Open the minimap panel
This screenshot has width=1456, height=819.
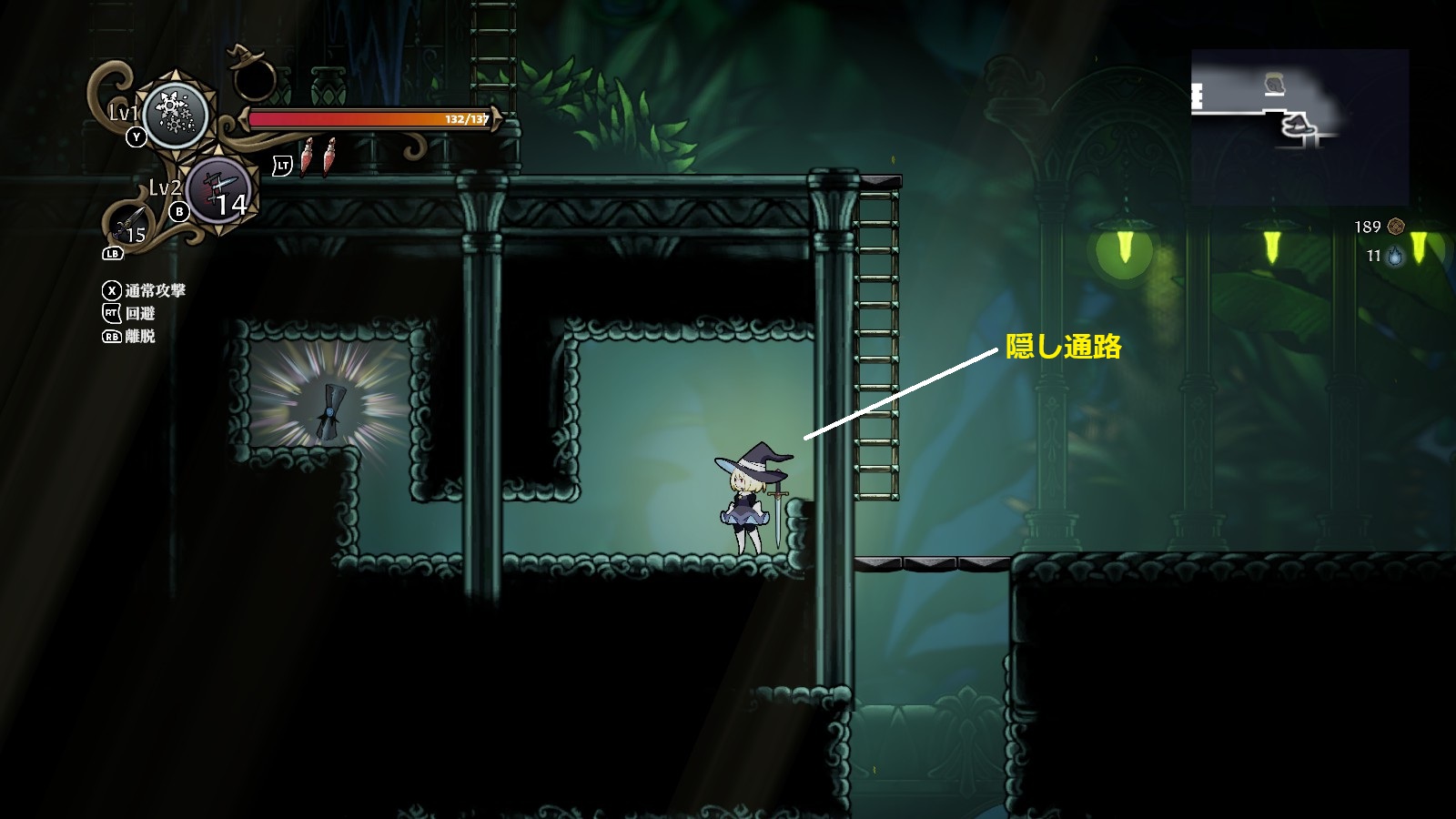coord(1299,126)
